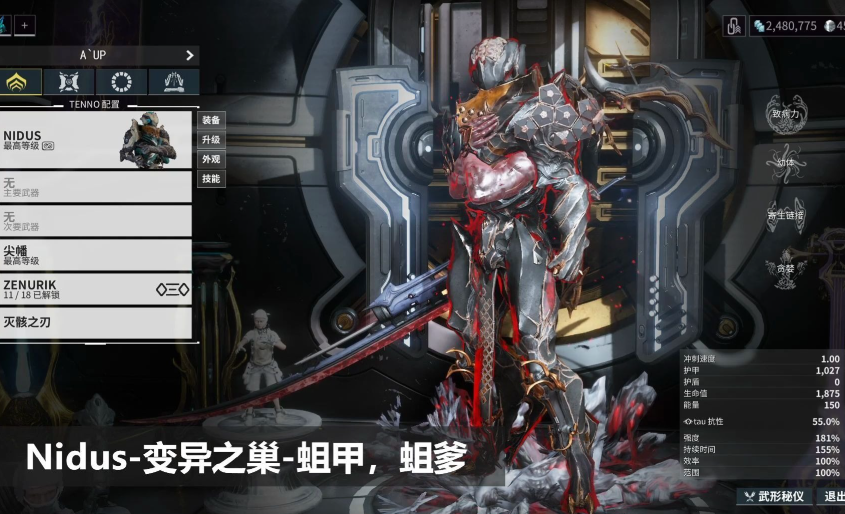Select the 致病力 ability icon
Viewport: 845px width, 514px height.
(x=786, y=109)
